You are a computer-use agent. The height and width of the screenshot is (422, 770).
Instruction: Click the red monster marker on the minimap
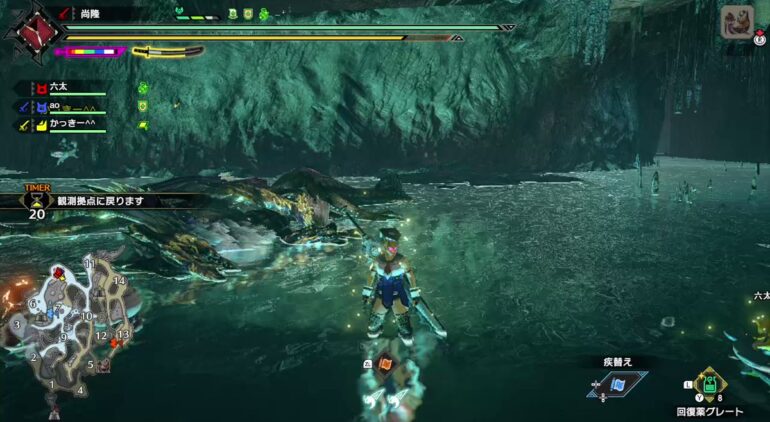[x=61, y=272]
